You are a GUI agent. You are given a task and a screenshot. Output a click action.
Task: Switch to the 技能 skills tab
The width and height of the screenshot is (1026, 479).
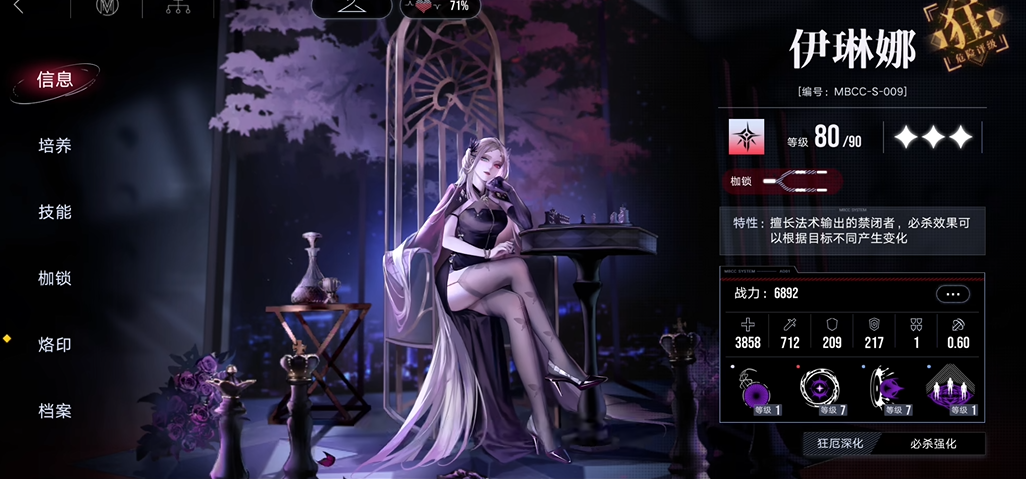55,212
